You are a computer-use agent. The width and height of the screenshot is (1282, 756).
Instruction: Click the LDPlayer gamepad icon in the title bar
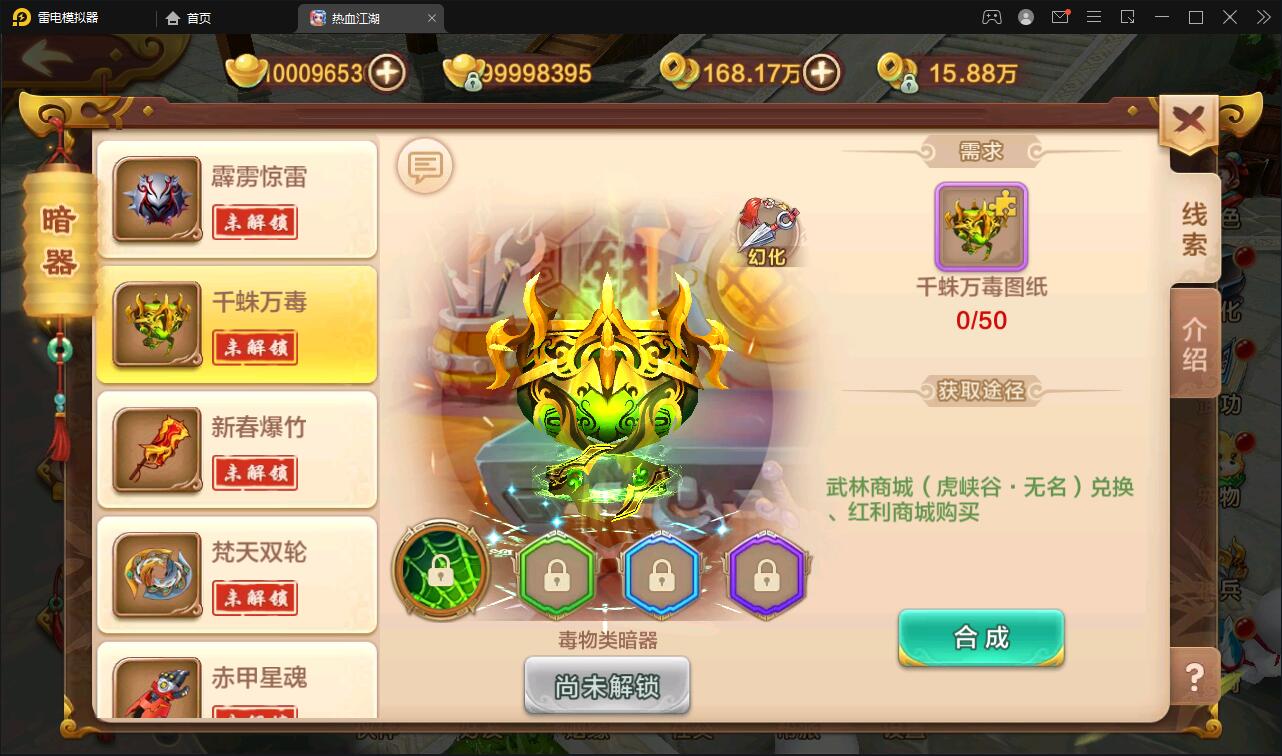pos(990,16)
